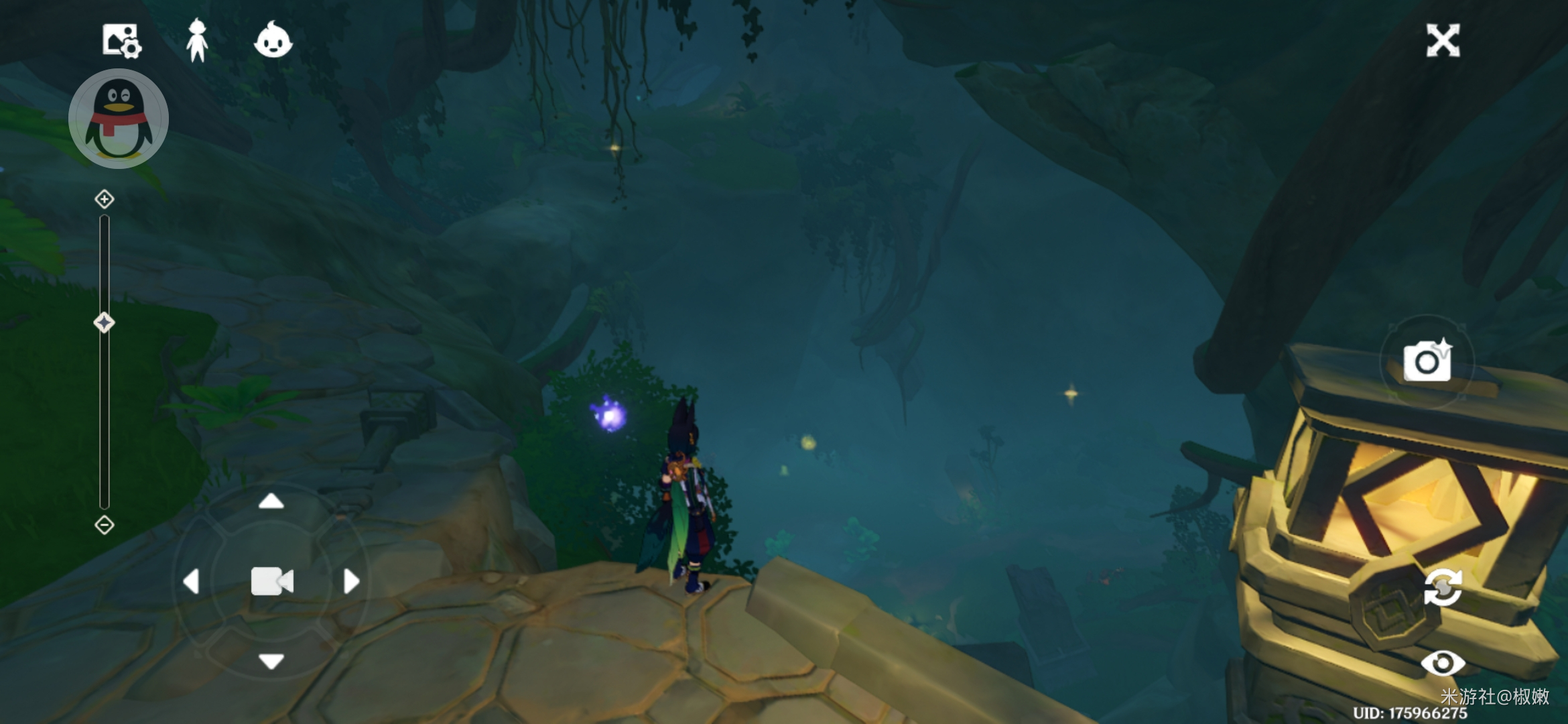
Task: Click the zoom-out minus button
Action: (105, 525)
